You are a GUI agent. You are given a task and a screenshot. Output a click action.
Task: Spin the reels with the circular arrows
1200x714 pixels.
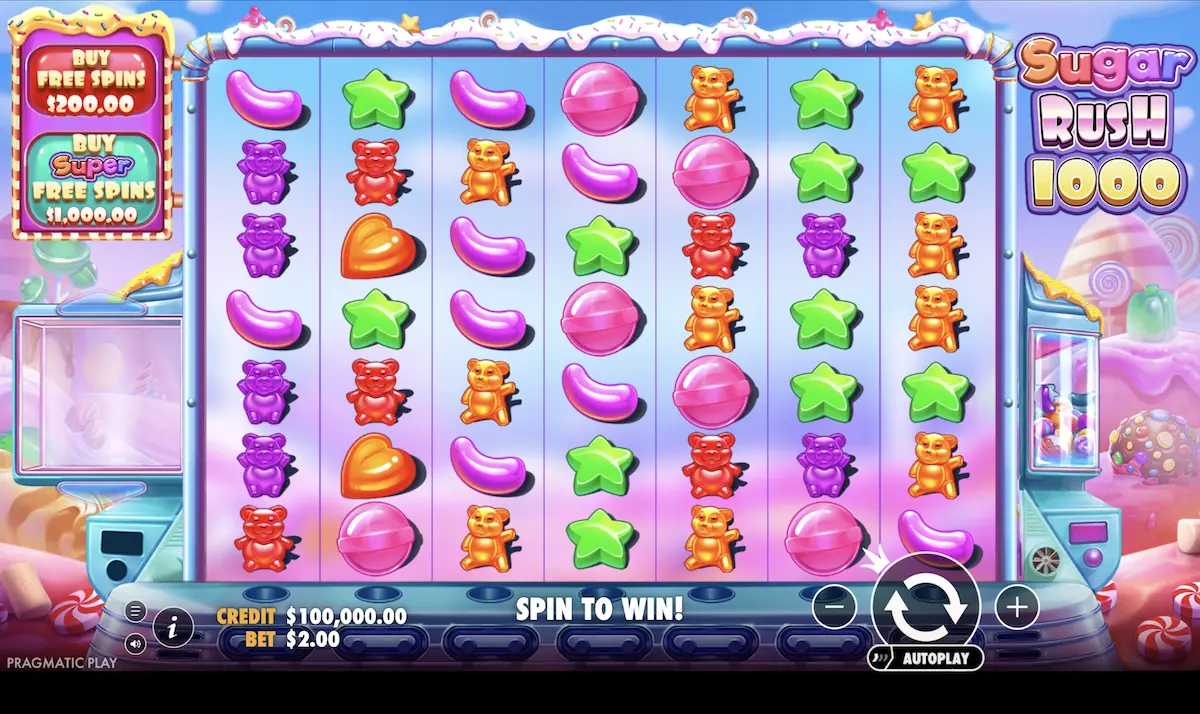pyautogui.click(x=925, y=607)
